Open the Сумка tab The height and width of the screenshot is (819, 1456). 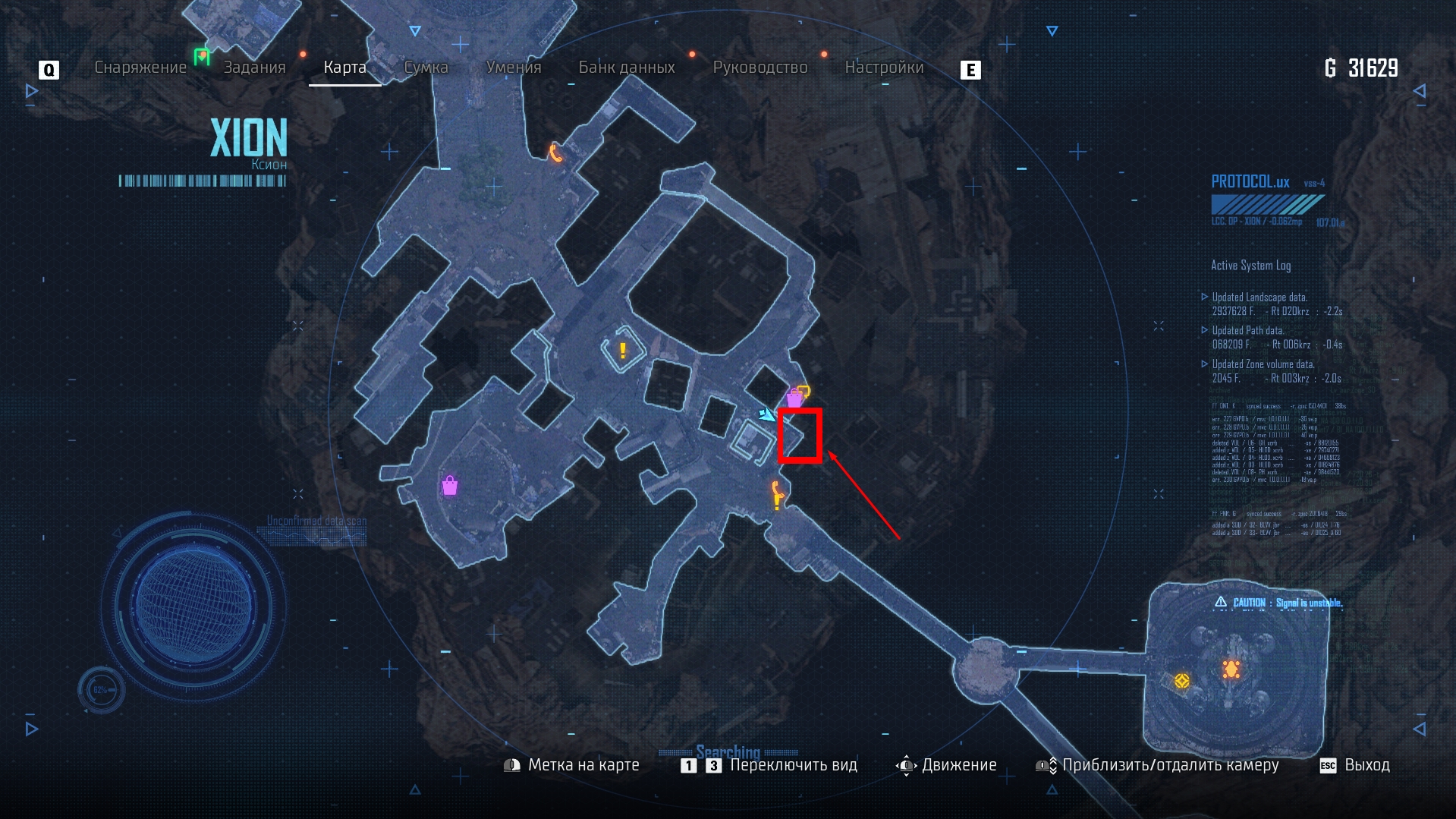tap(426, 68)
